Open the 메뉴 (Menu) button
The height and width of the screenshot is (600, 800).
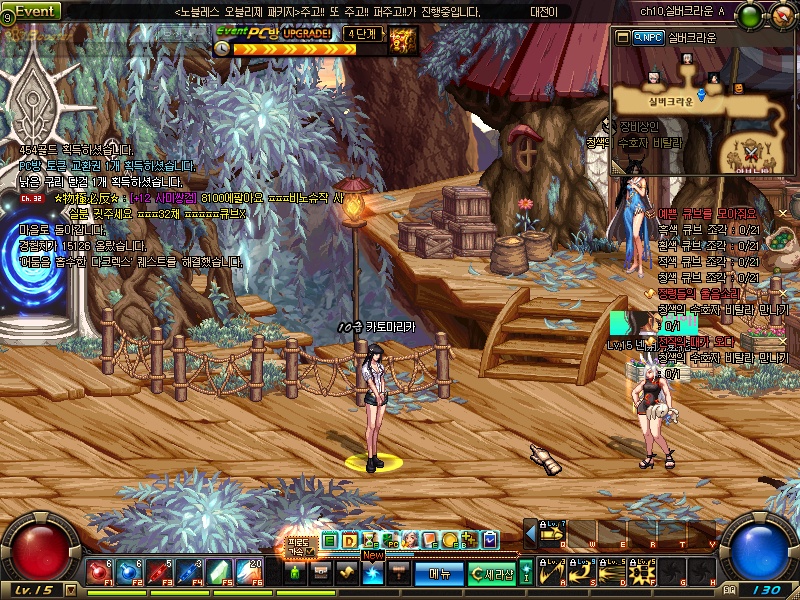pos(439,573)
